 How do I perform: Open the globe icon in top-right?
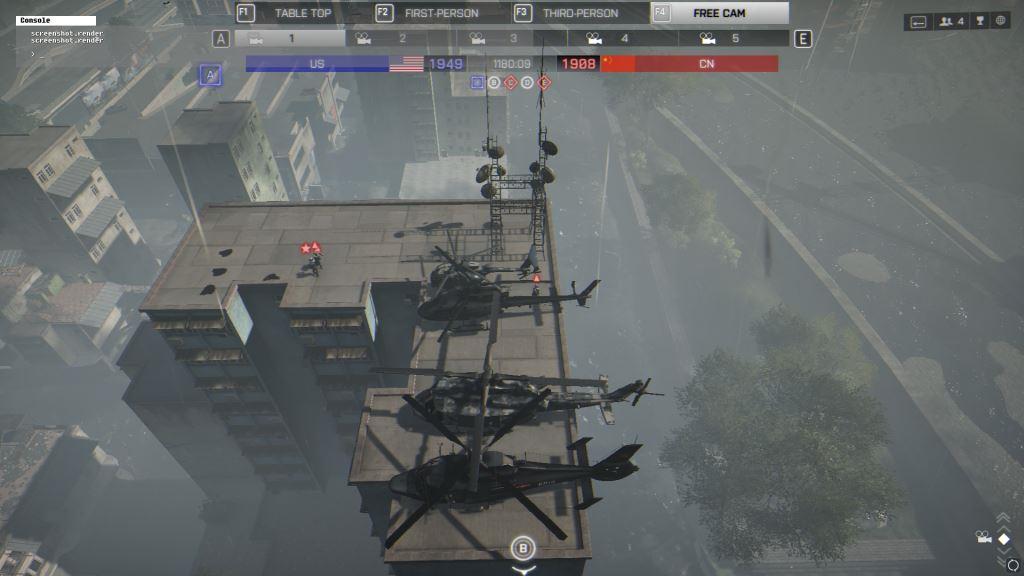(999, 21)
